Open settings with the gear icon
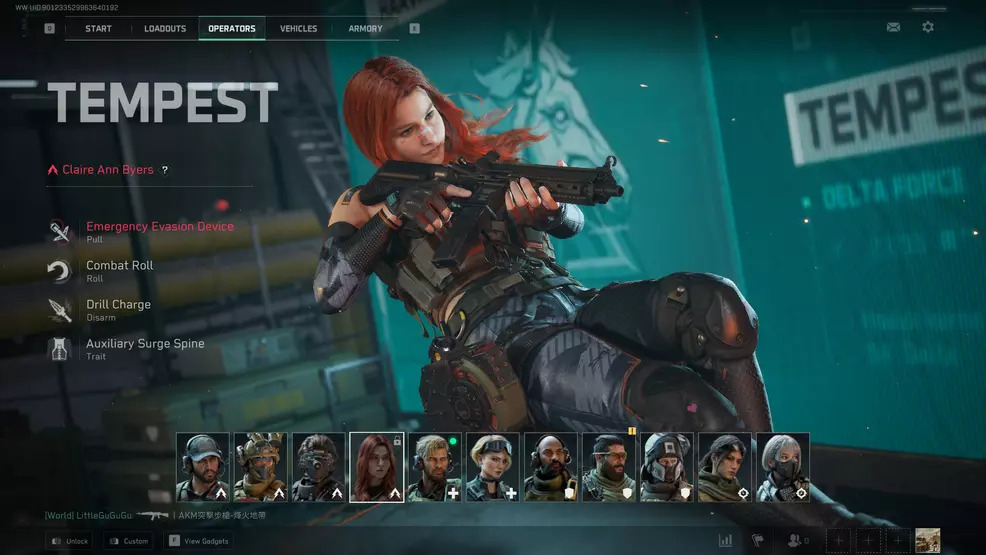The height and width of the screenshot is (555, 986). coord(928,27)
